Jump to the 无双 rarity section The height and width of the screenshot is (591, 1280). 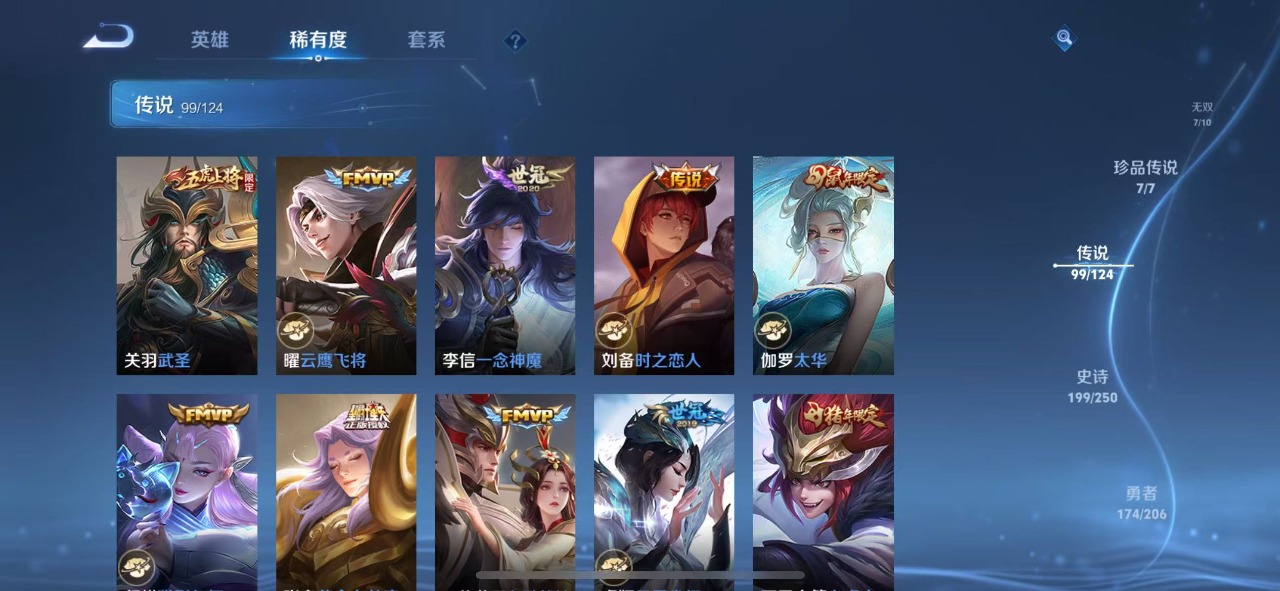(1201, 114)
